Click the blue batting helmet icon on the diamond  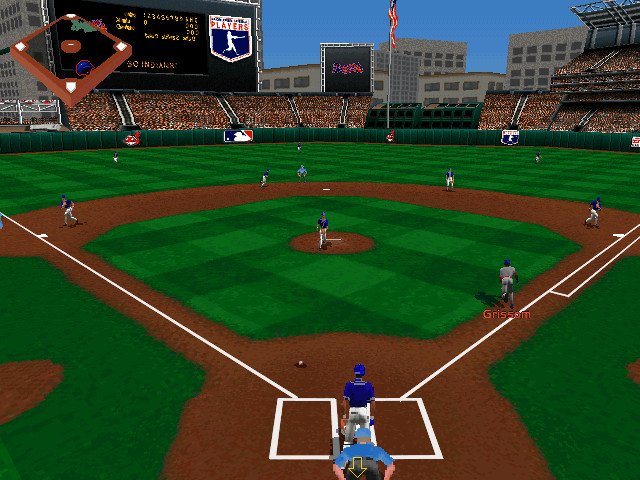(84, 68)
